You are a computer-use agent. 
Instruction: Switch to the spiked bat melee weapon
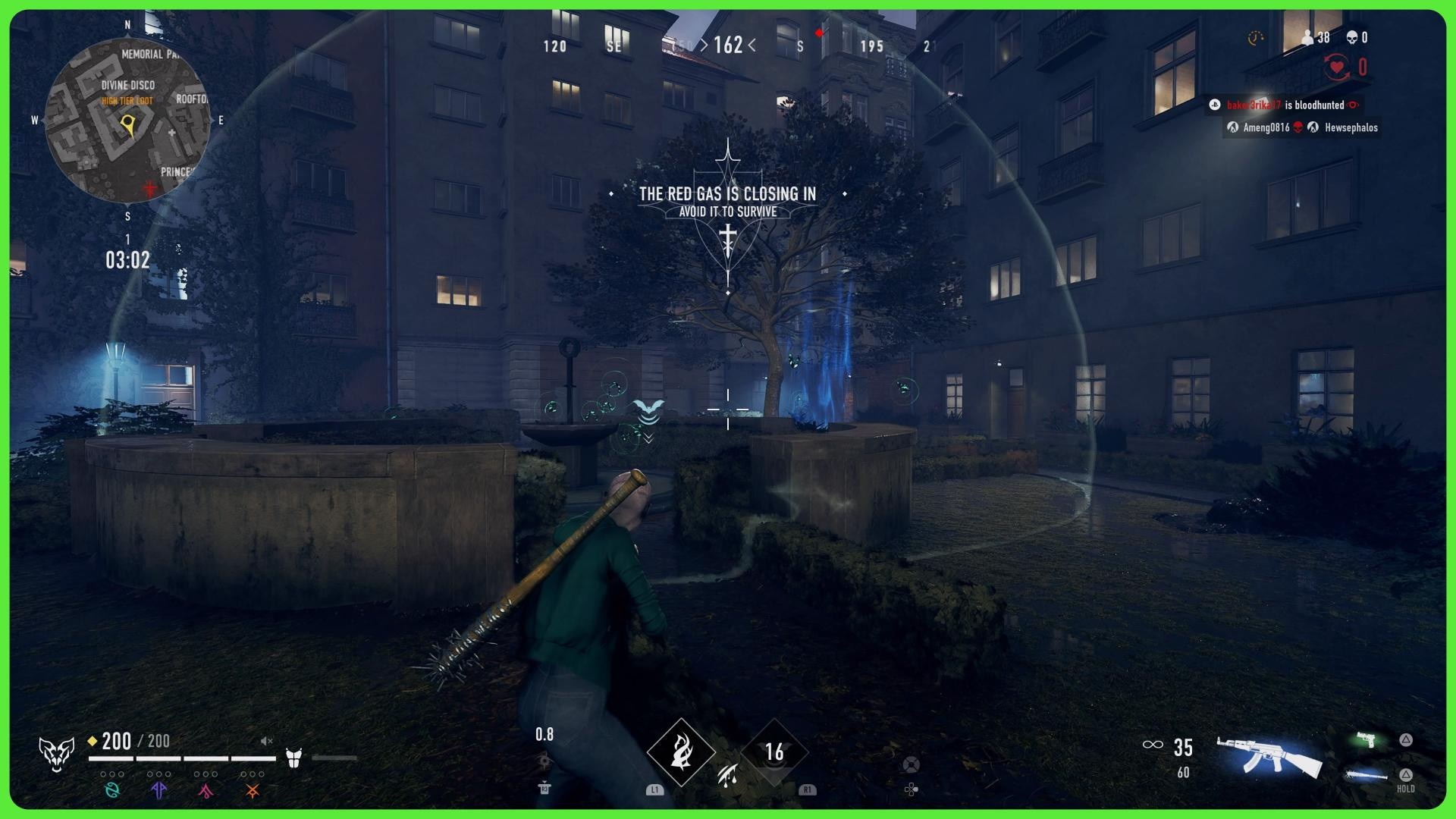point(1366,774)
